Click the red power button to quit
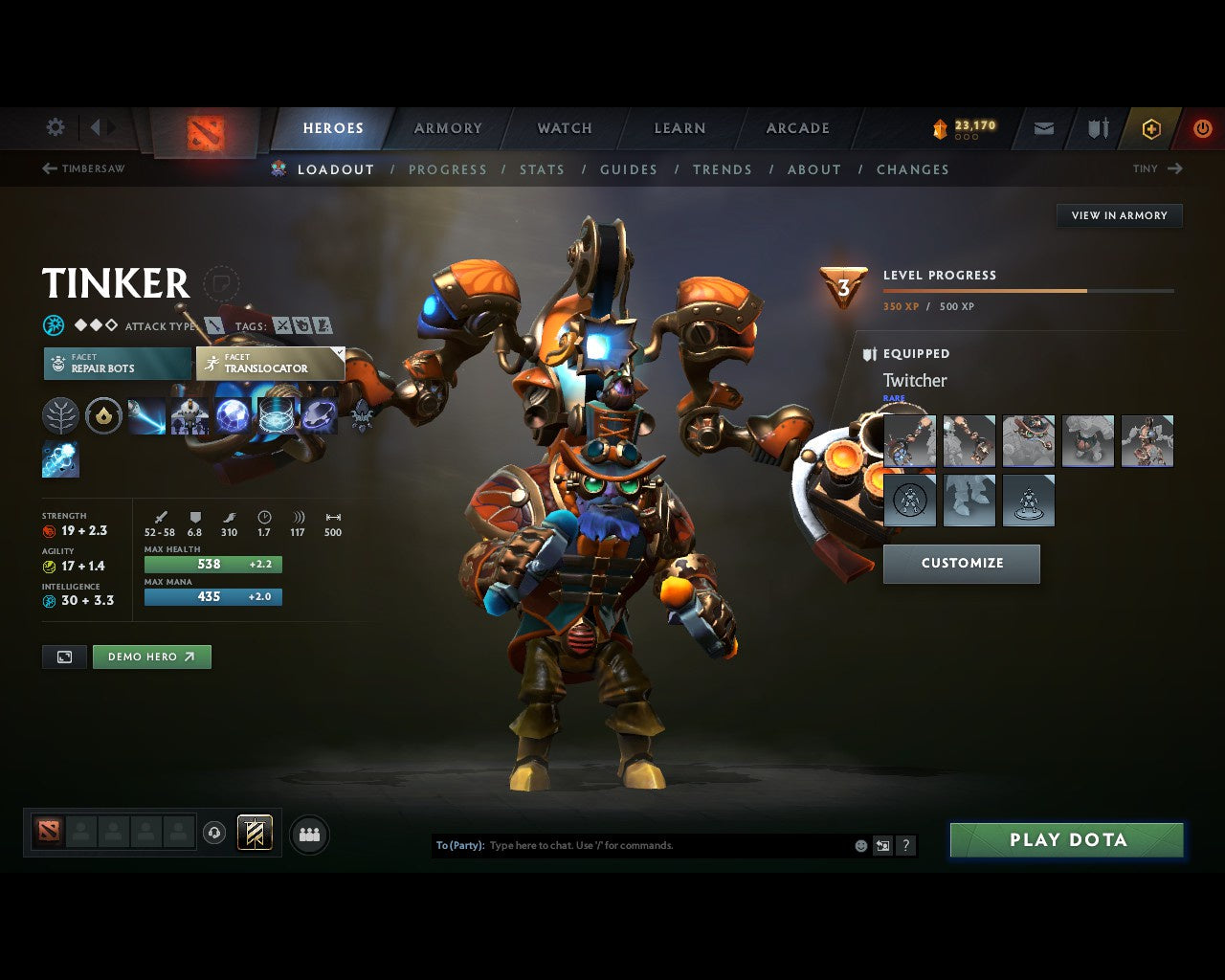Screen dimensions: 1225x980 [1202, 128]
